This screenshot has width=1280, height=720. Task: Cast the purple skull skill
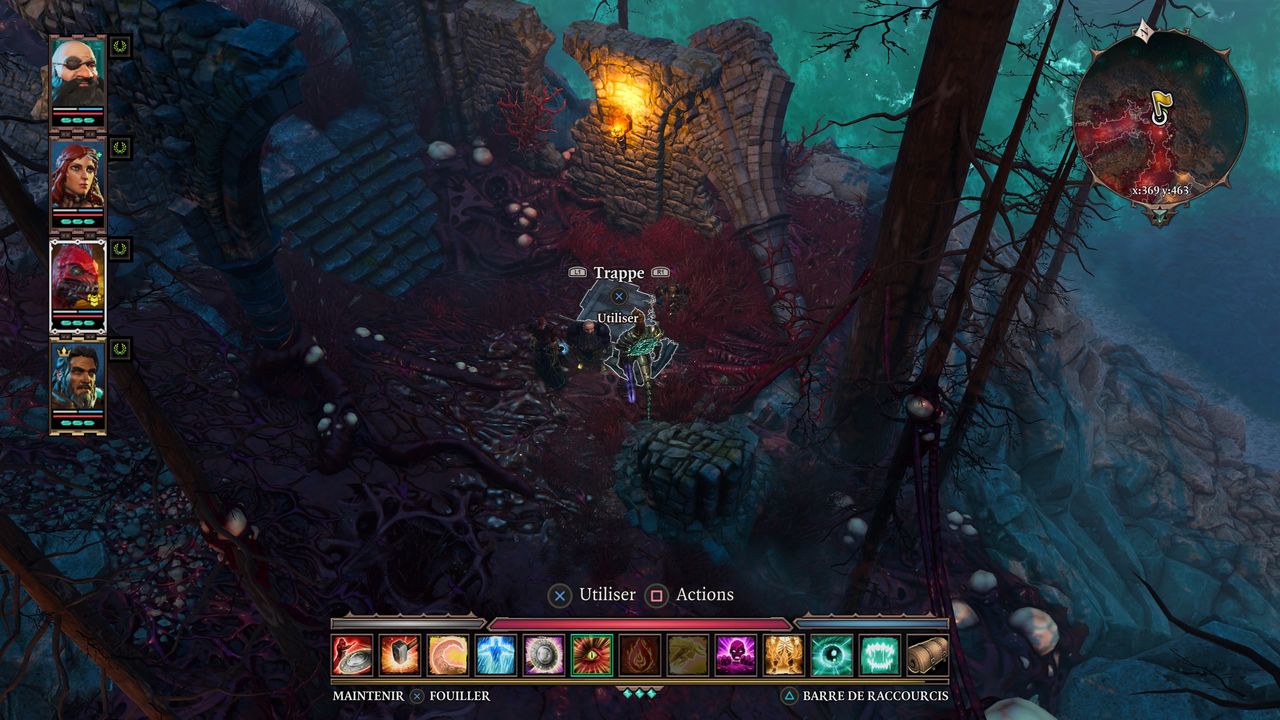(736, 655)
